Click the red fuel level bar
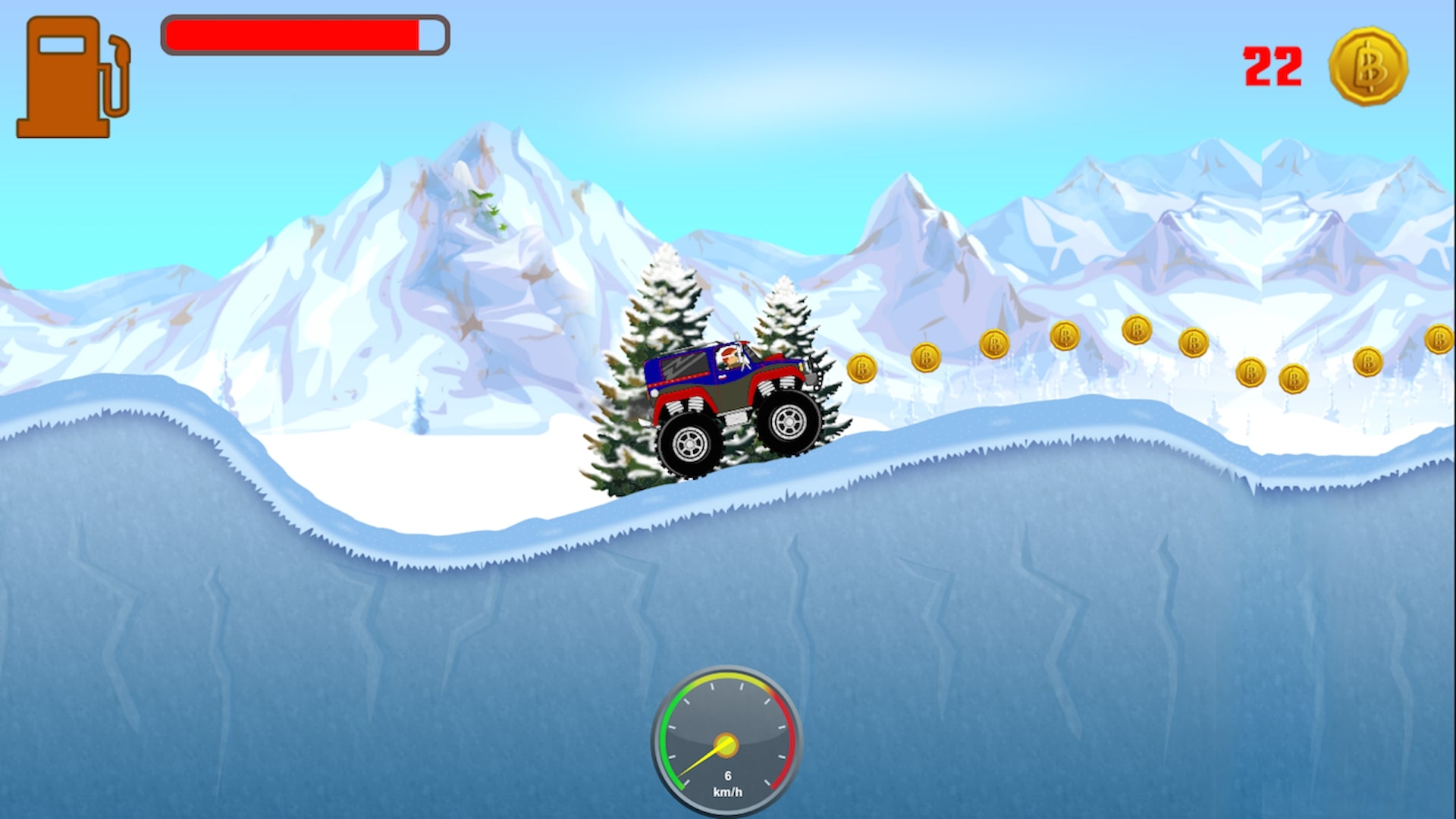This screenshot has width=1456, height=819. pos(292,34)
